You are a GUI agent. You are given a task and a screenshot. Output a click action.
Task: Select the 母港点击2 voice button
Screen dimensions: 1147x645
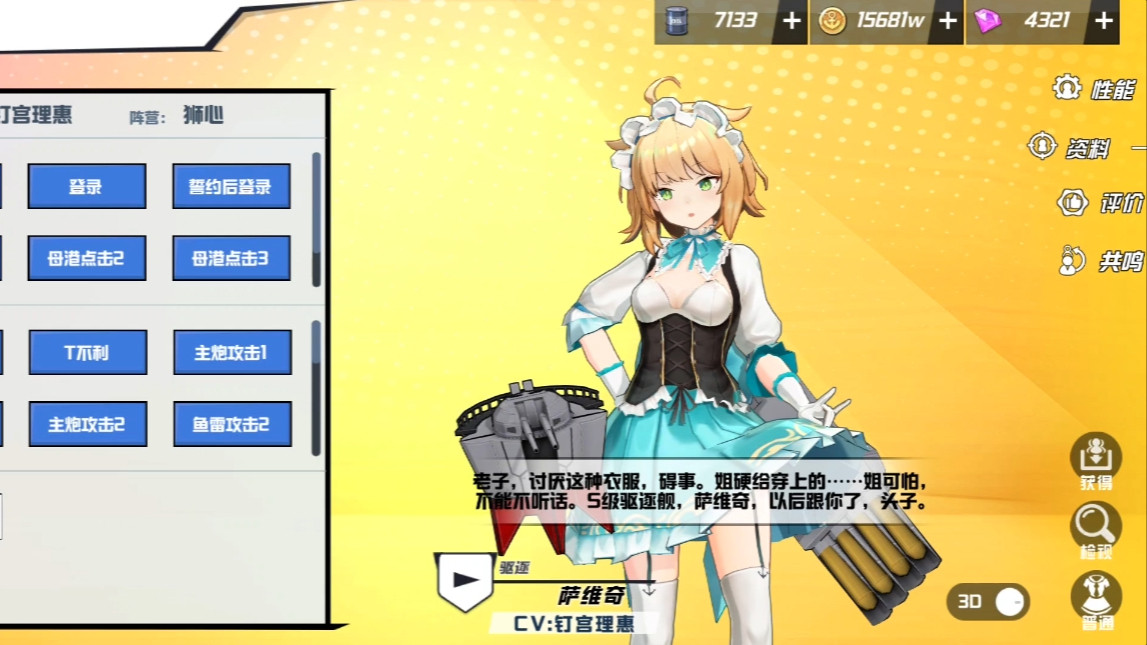point(87,258)
